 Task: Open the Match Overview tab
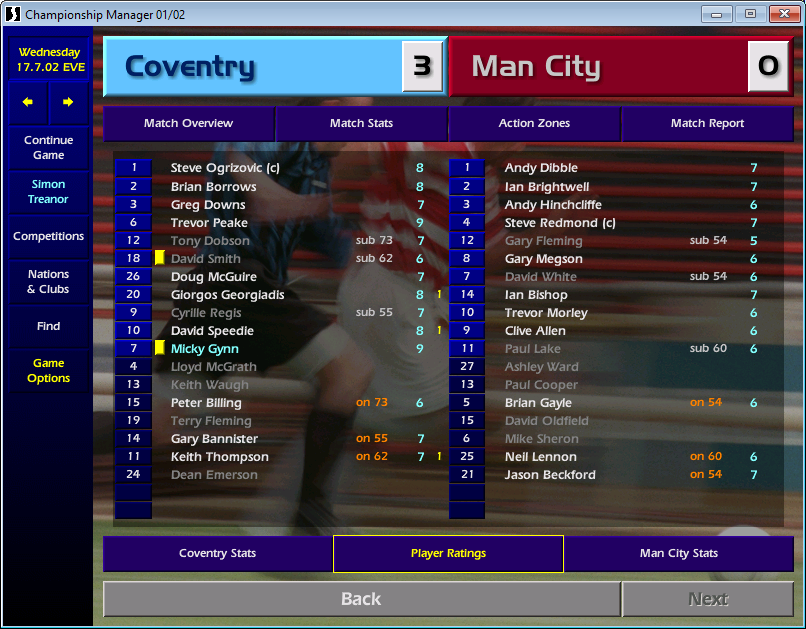click(x=188, y=124)
